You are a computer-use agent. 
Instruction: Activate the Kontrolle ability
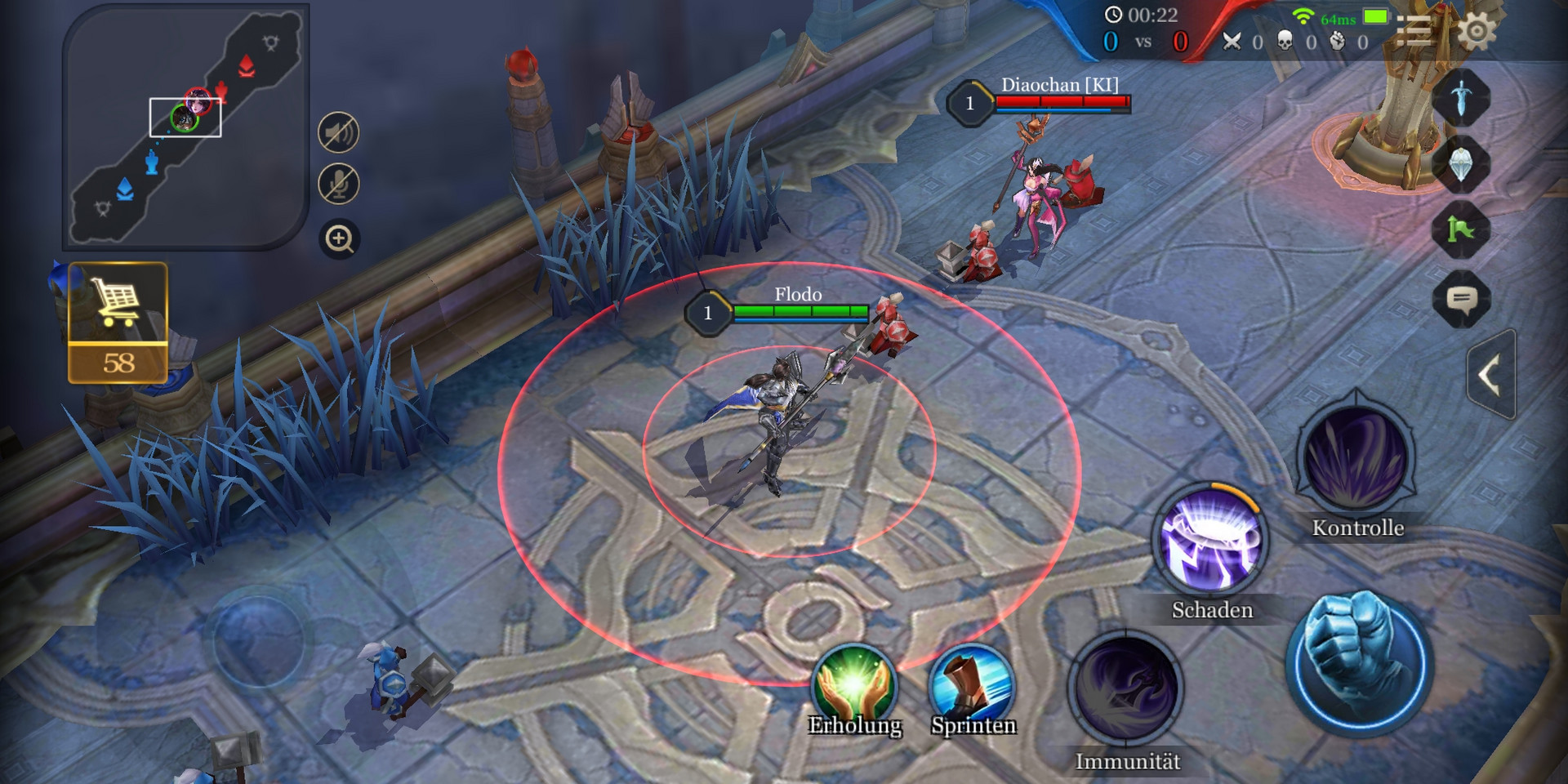pyautogui.click(x=1356, y=460)
